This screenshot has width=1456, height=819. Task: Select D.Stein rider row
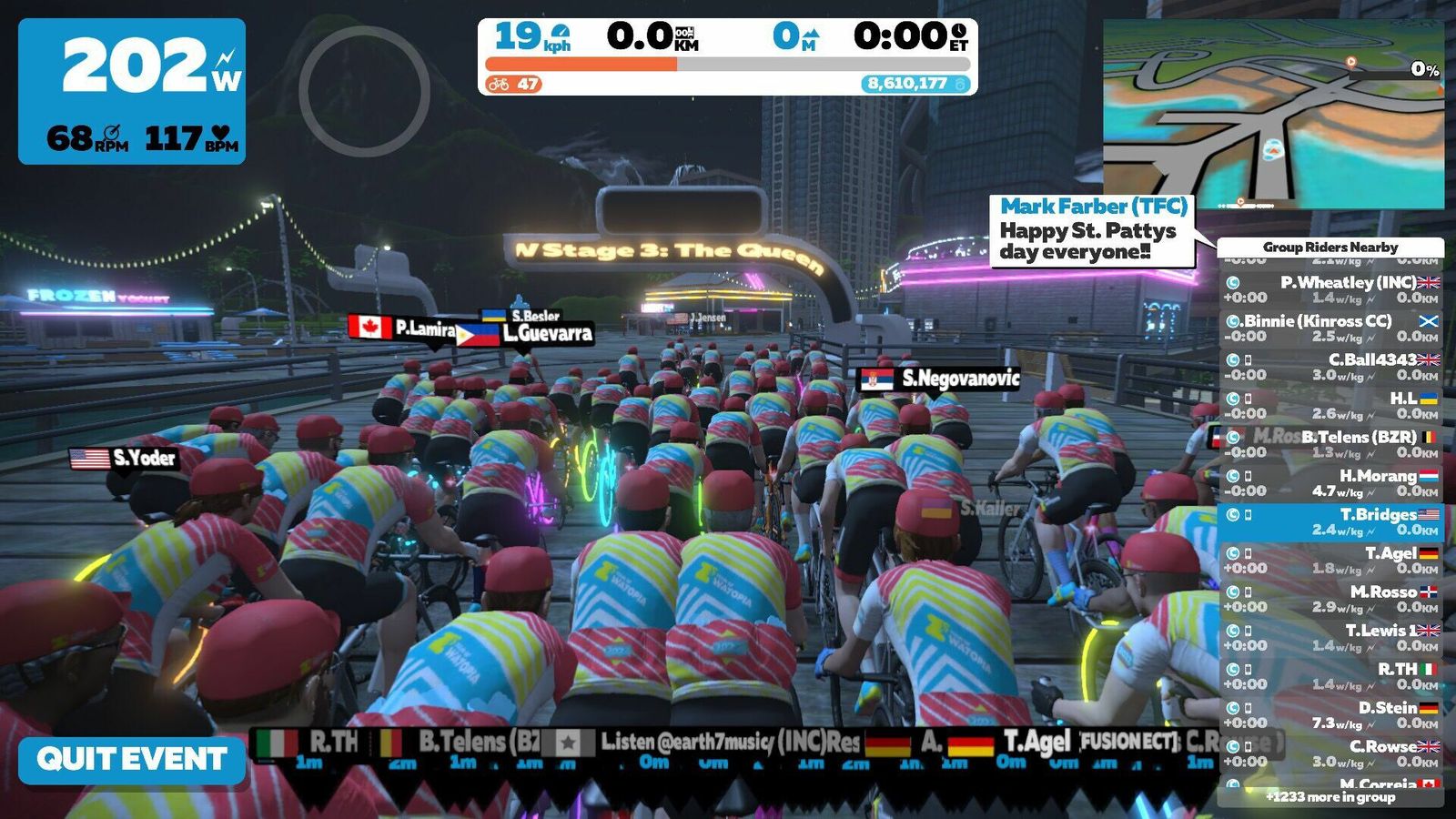[1330, 714]
